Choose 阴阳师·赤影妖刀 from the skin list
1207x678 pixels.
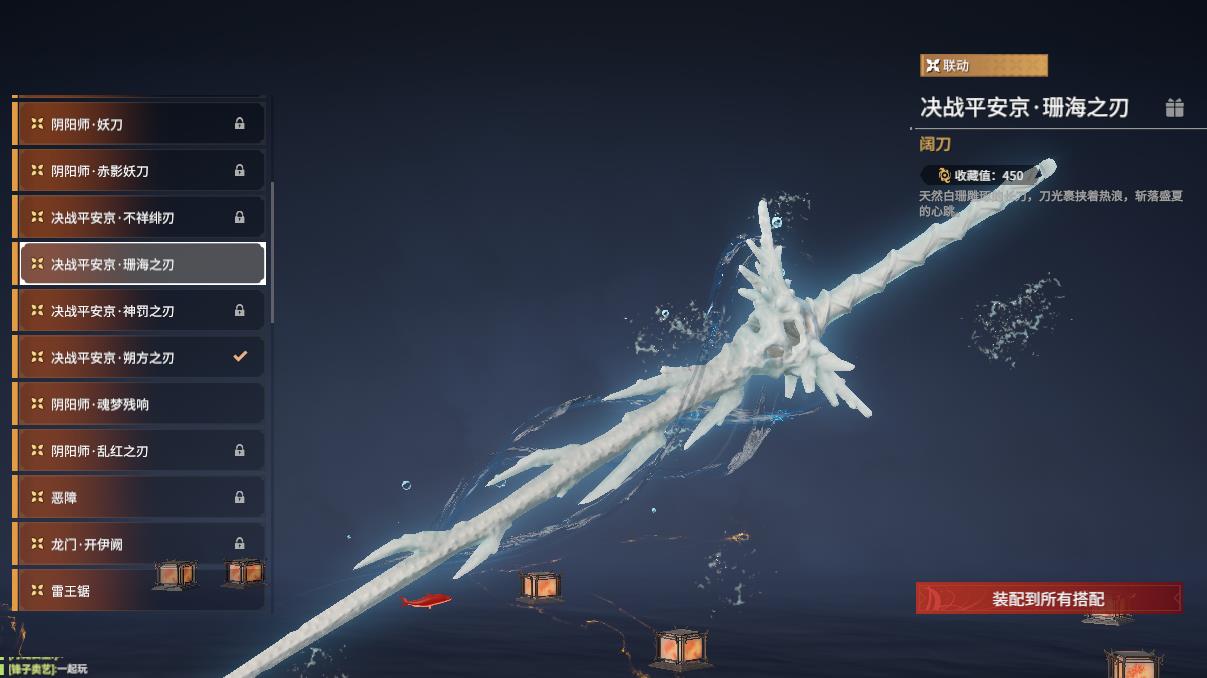tap(140, 171)
